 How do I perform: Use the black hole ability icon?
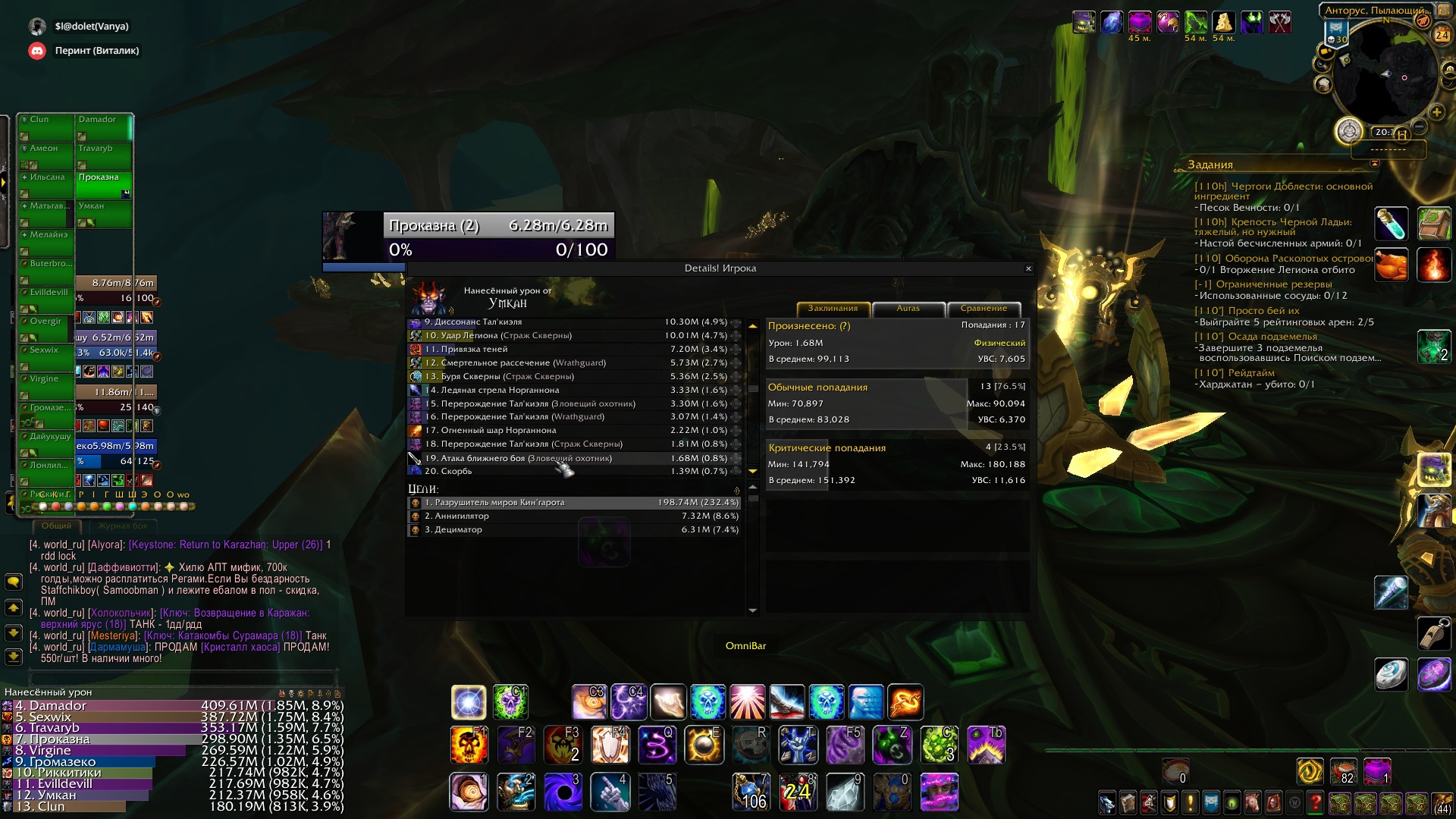coord(563,792)
